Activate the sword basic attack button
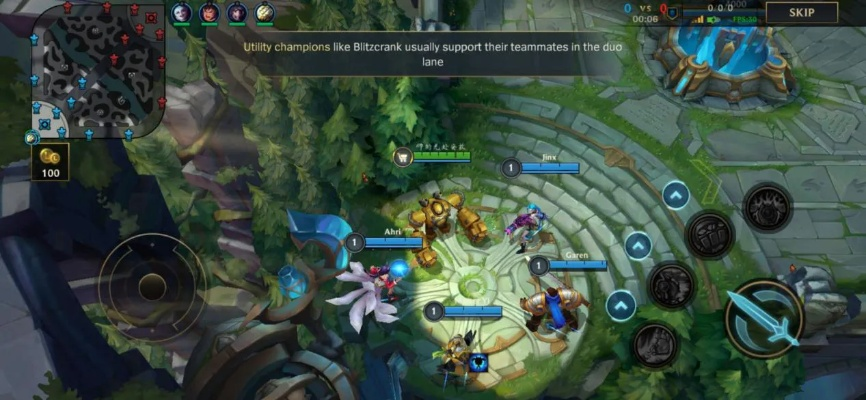This screenshot has height=400, width=866. pyautogui.click(x=764, y=318)
